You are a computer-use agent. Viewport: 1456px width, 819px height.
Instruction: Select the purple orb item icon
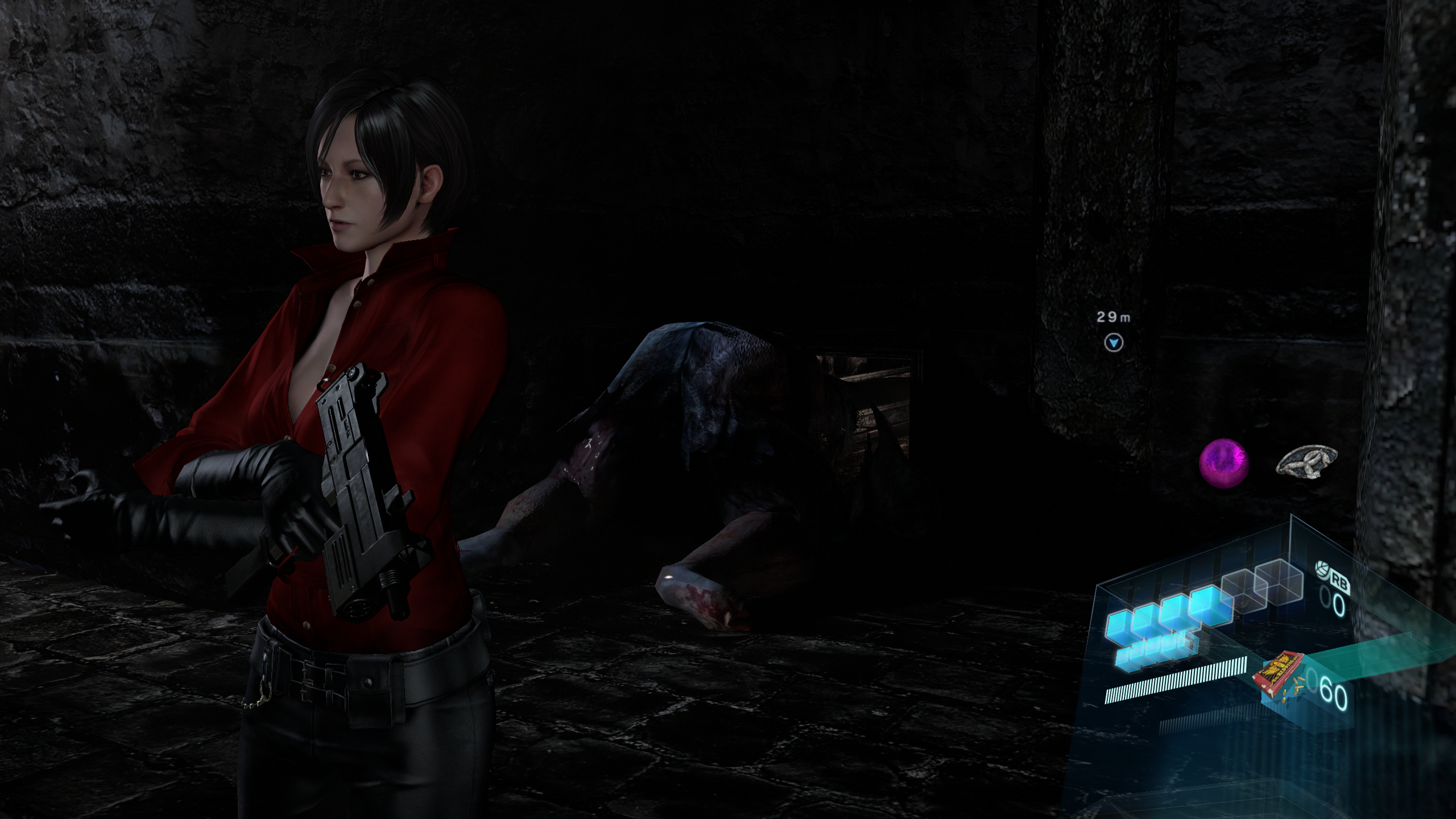[1224, 464]
